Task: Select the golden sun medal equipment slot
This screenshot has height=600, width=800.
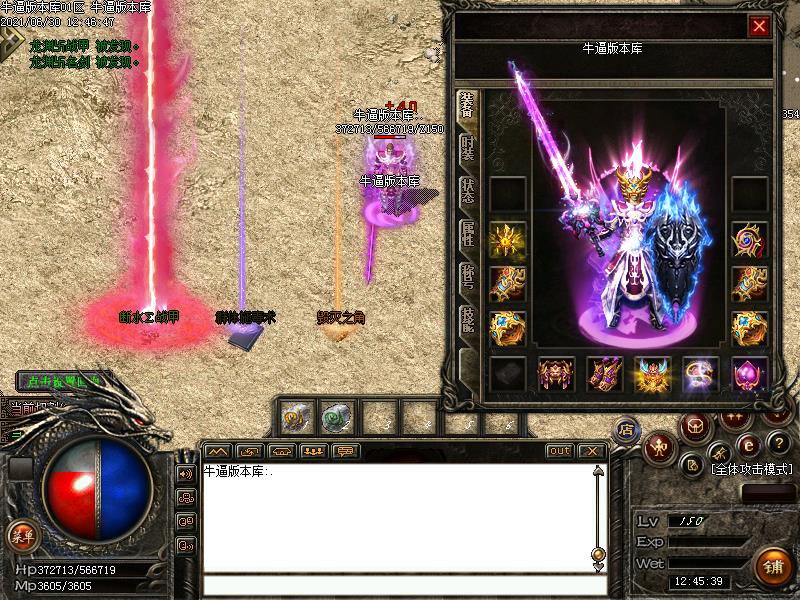Action: pos(507,240)
